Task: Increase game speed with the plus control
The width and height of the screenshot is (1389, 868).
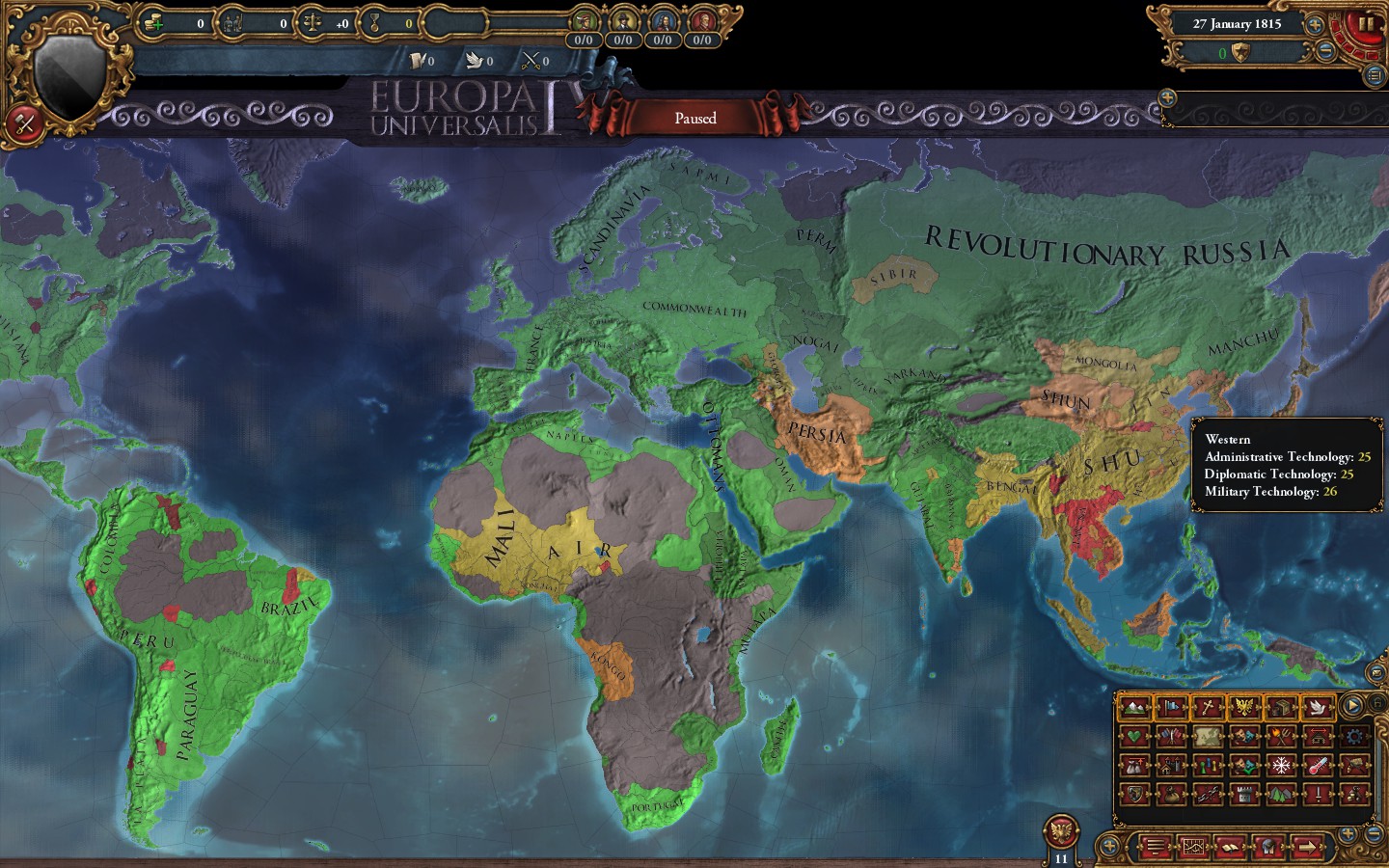Action: coord(1314,25)
